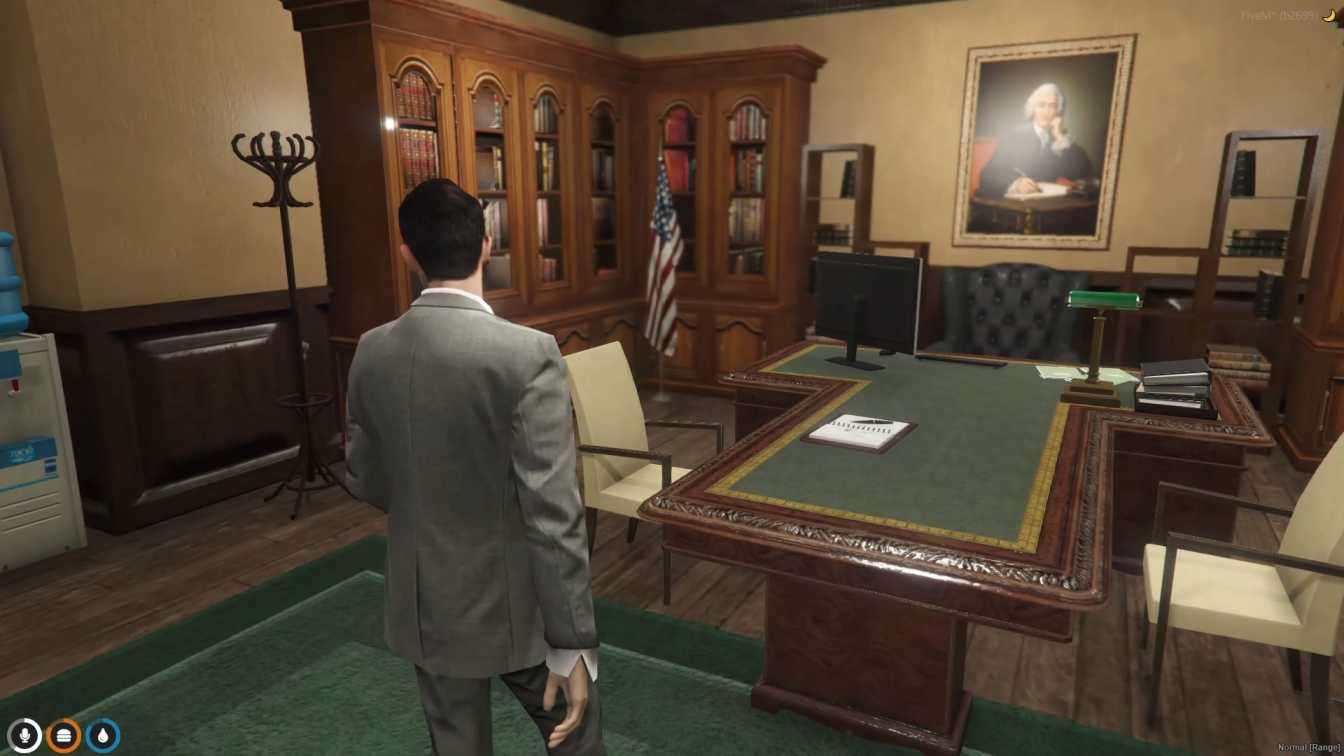Click the moon icon near FiveM watermark

pos(1330,14)
